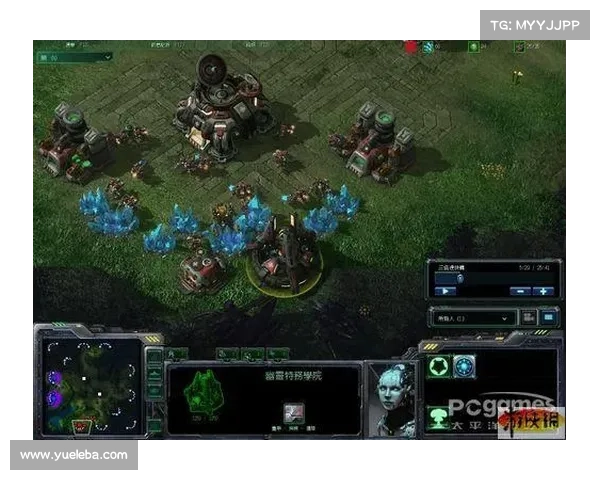Select the green pentagon research command icon
This screenshot has width=600, height=480.
click(437, 366)
